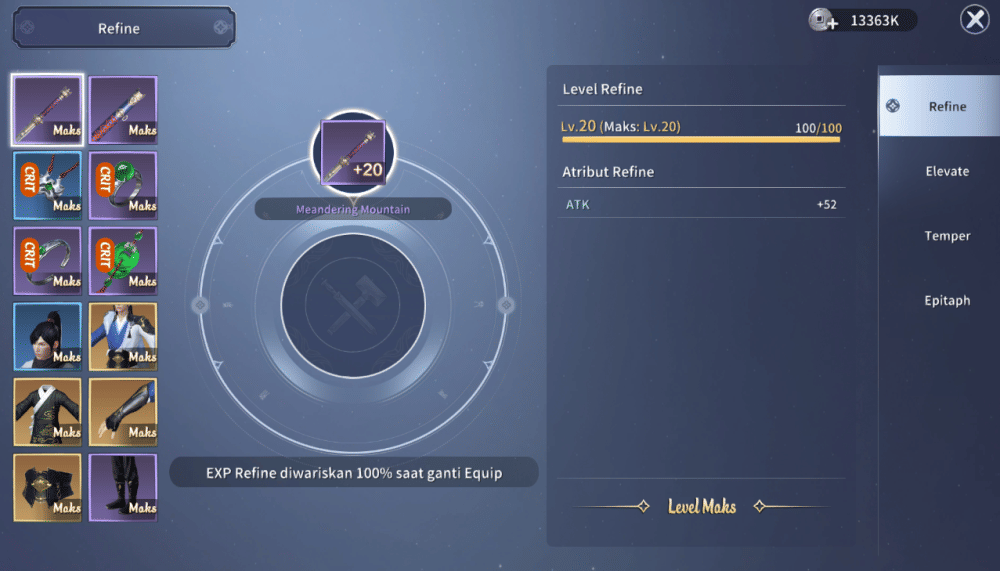
Task: Select the Epitaph tab
Action: click(946, 300)
